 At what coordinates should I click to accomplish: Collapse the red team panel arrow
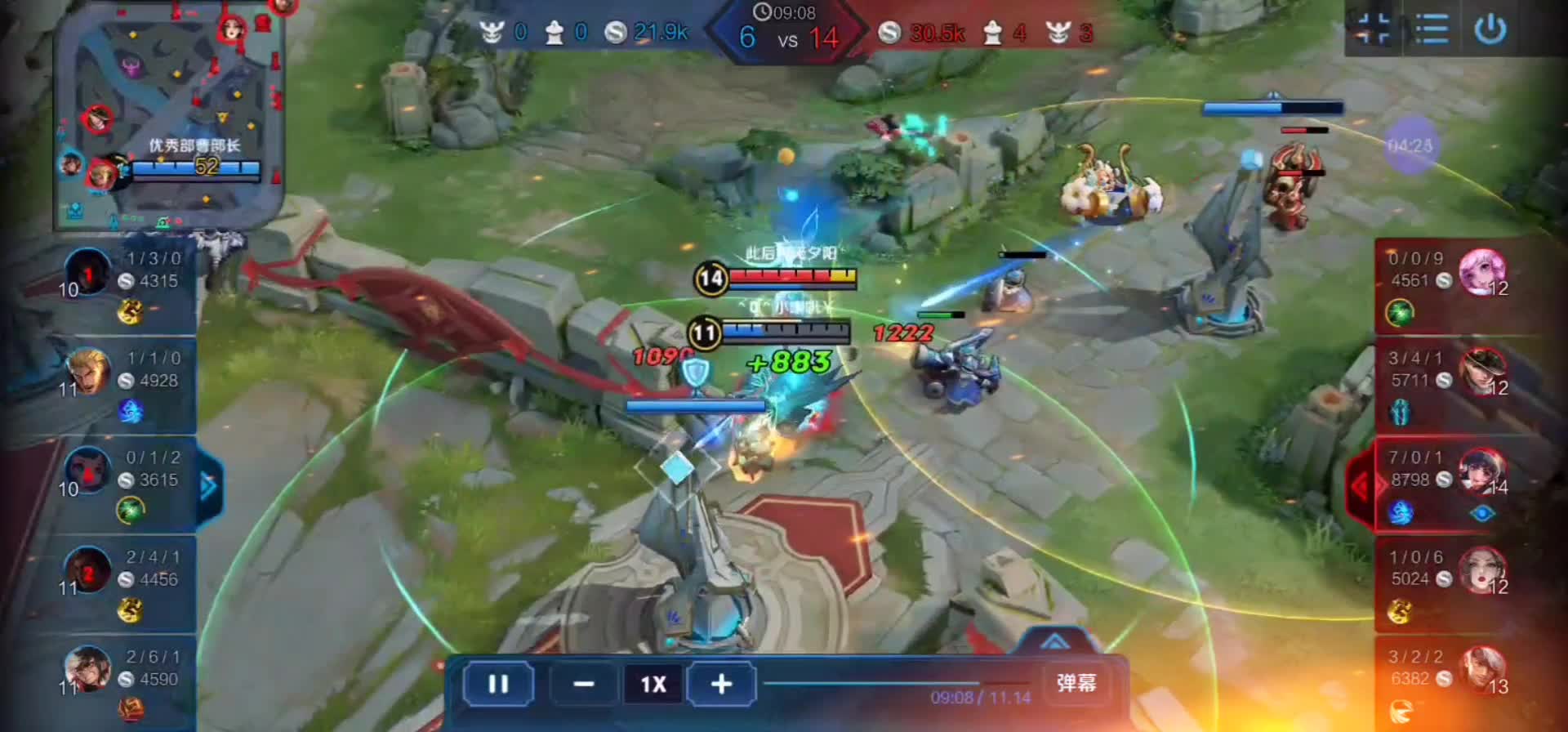coord(1359,487)
